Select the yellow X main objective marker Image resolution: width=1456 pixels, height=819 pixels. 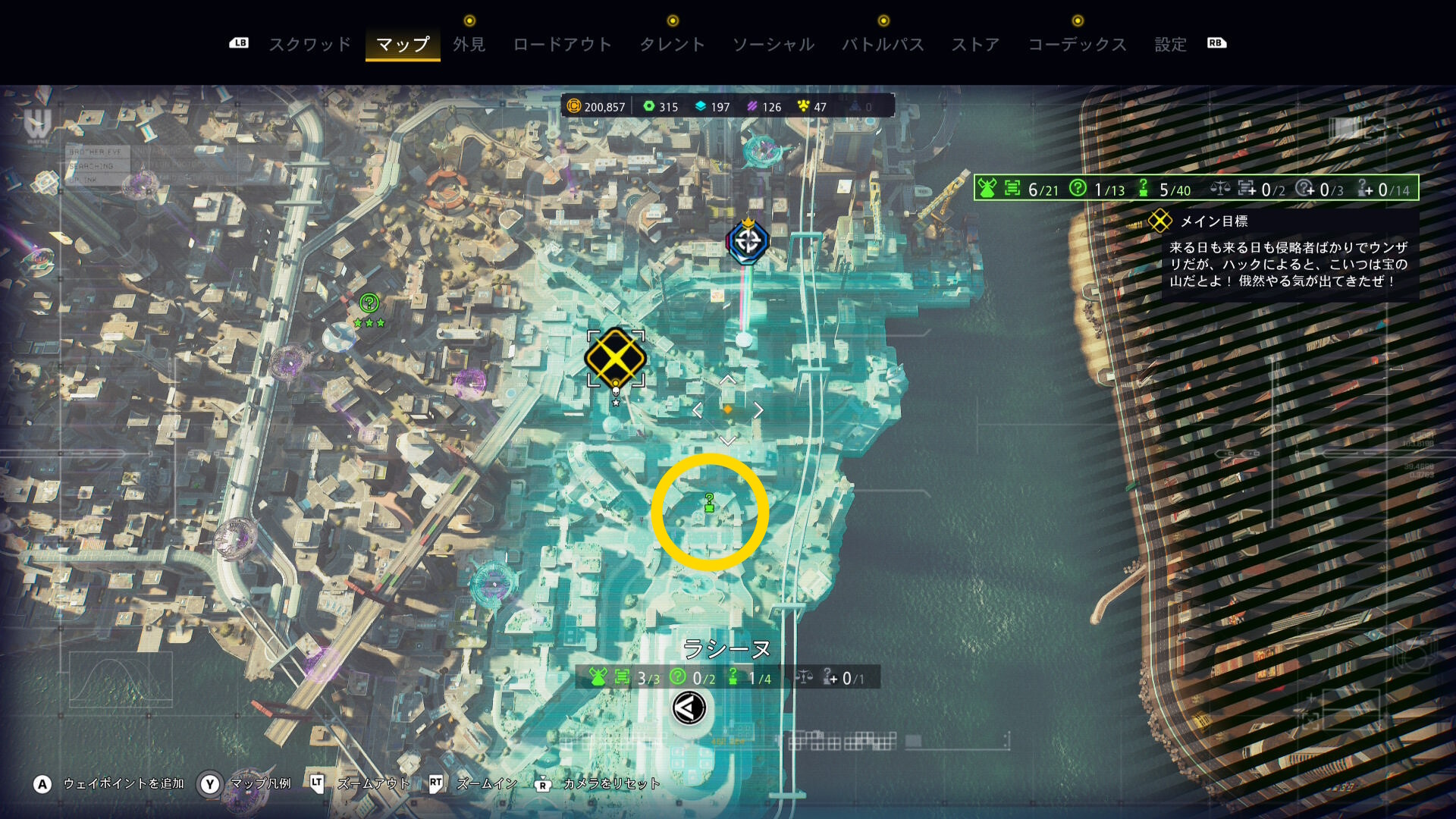(x=615, y=357)
